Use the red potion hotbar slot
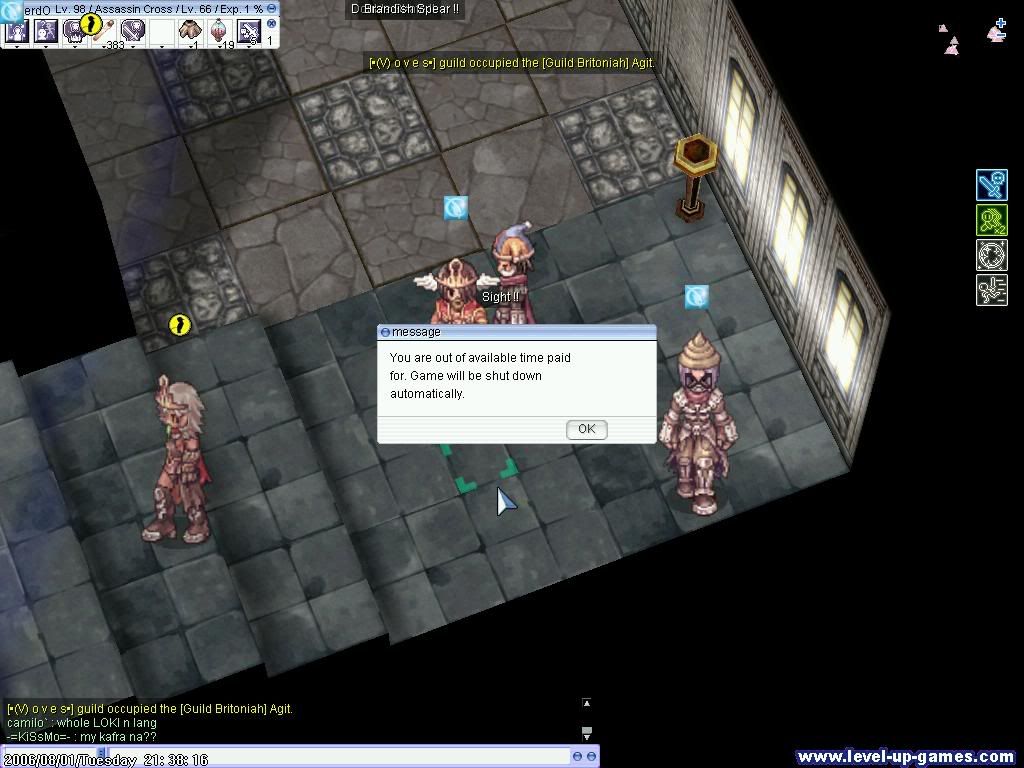 pos(218,31)
